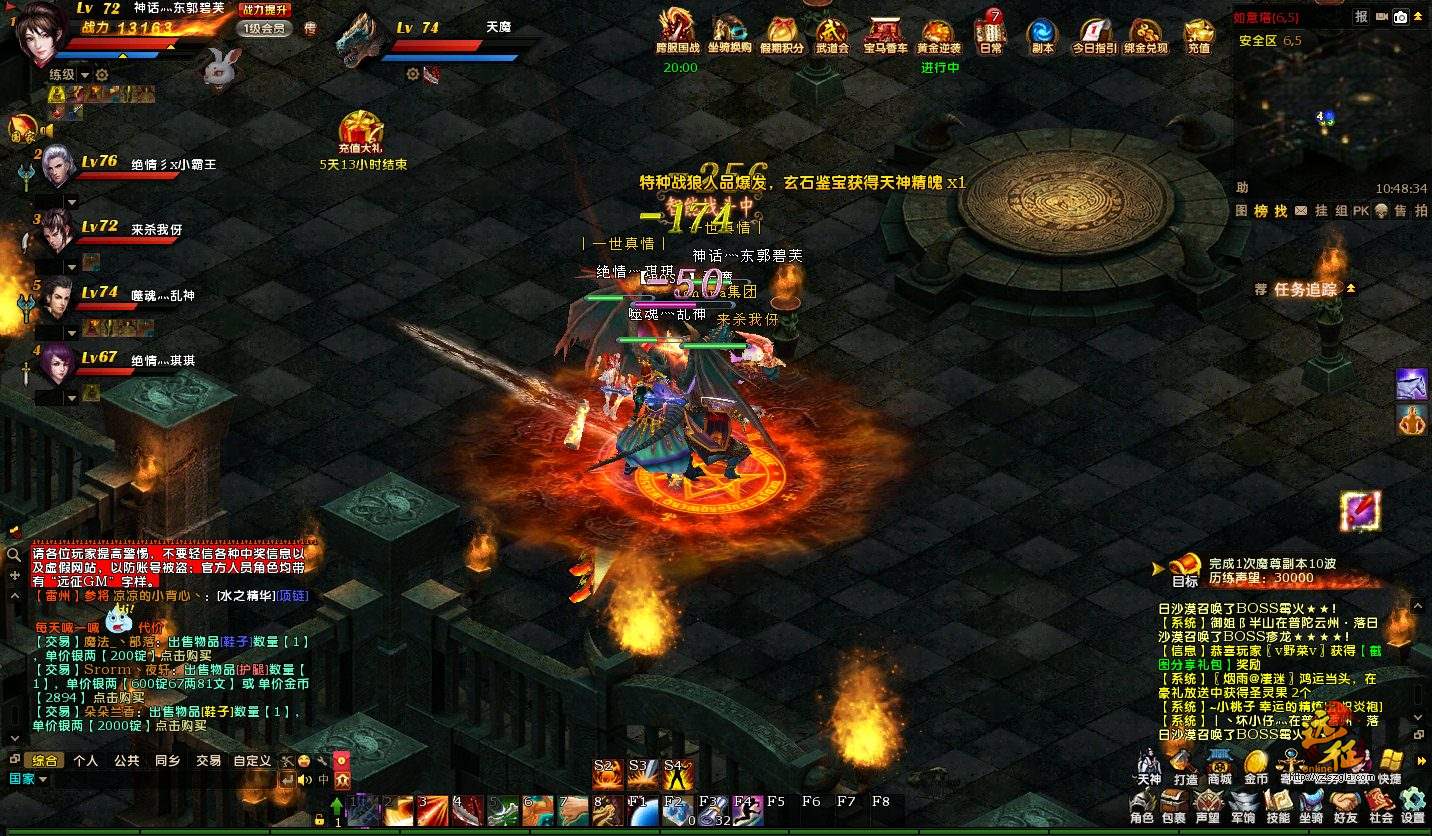The image size is (1432, 836).
Task: Open the 技能 skills book
Action: [1278, 803]
